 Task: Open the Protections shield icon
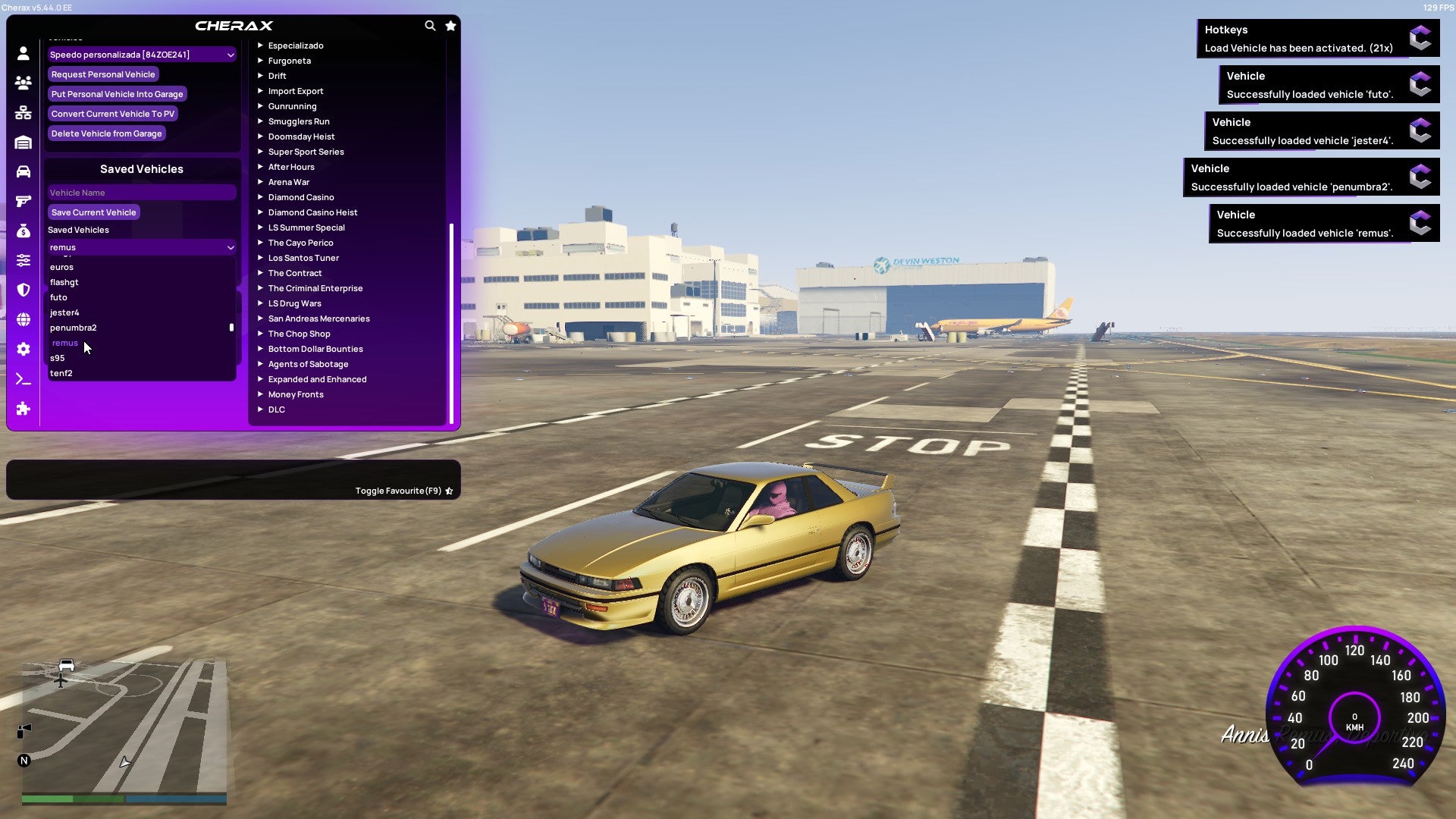tap(23, 290)
